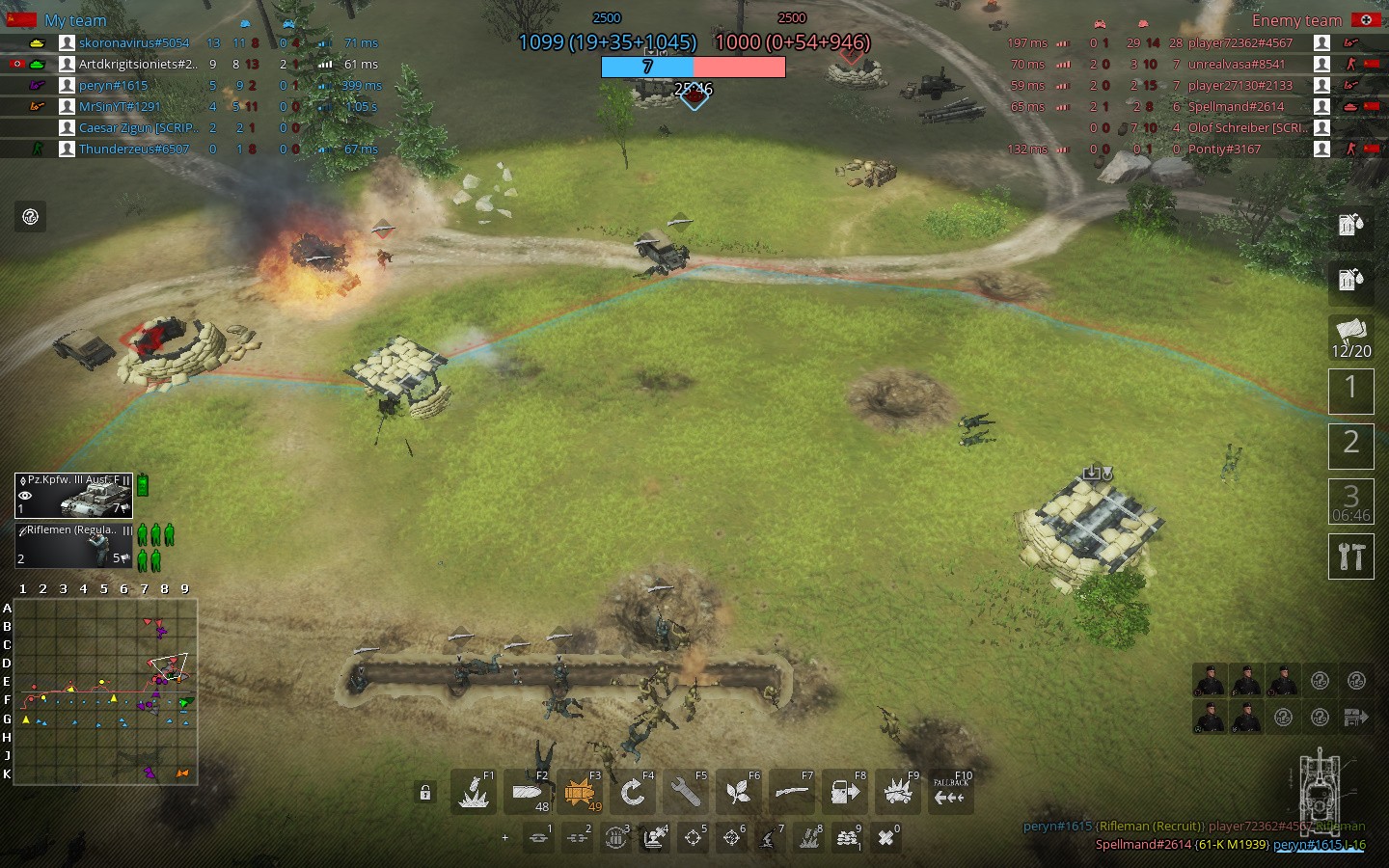Select the orange F3 ammunition type
This screenshot has height=868, width=1389.
581,792
